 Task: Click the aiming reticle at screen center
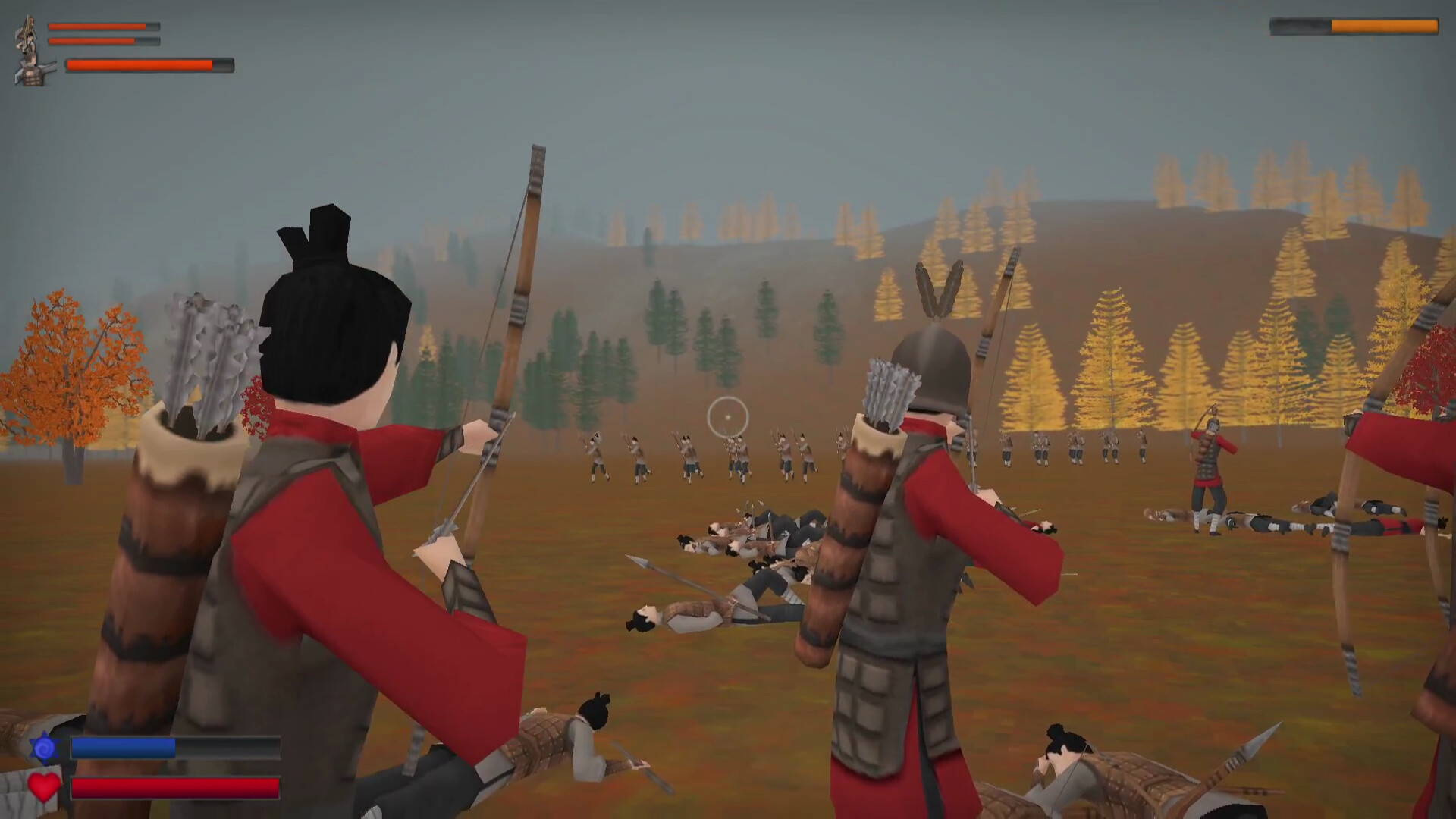tap(726, 417)
